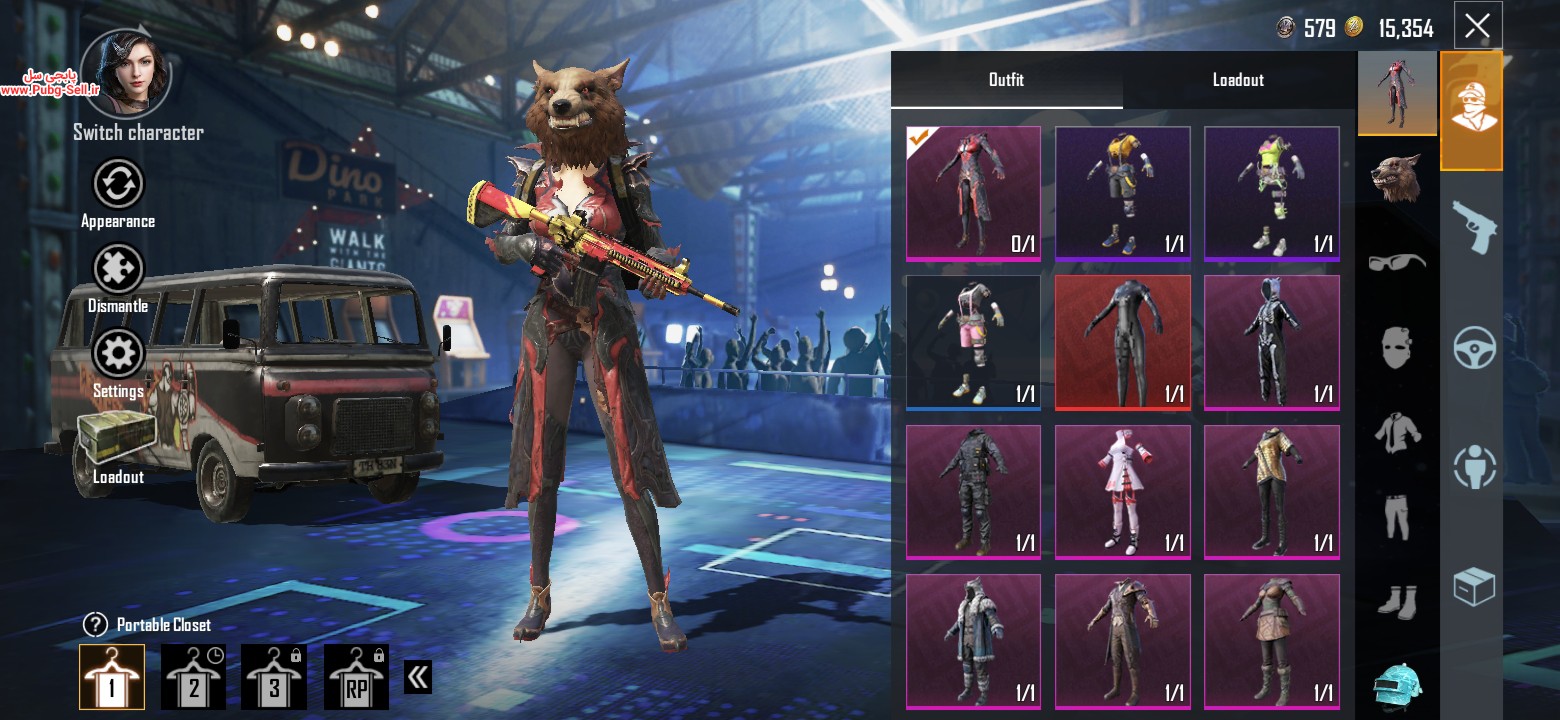Choose the sunglasses subcategory

[1397, 262]
